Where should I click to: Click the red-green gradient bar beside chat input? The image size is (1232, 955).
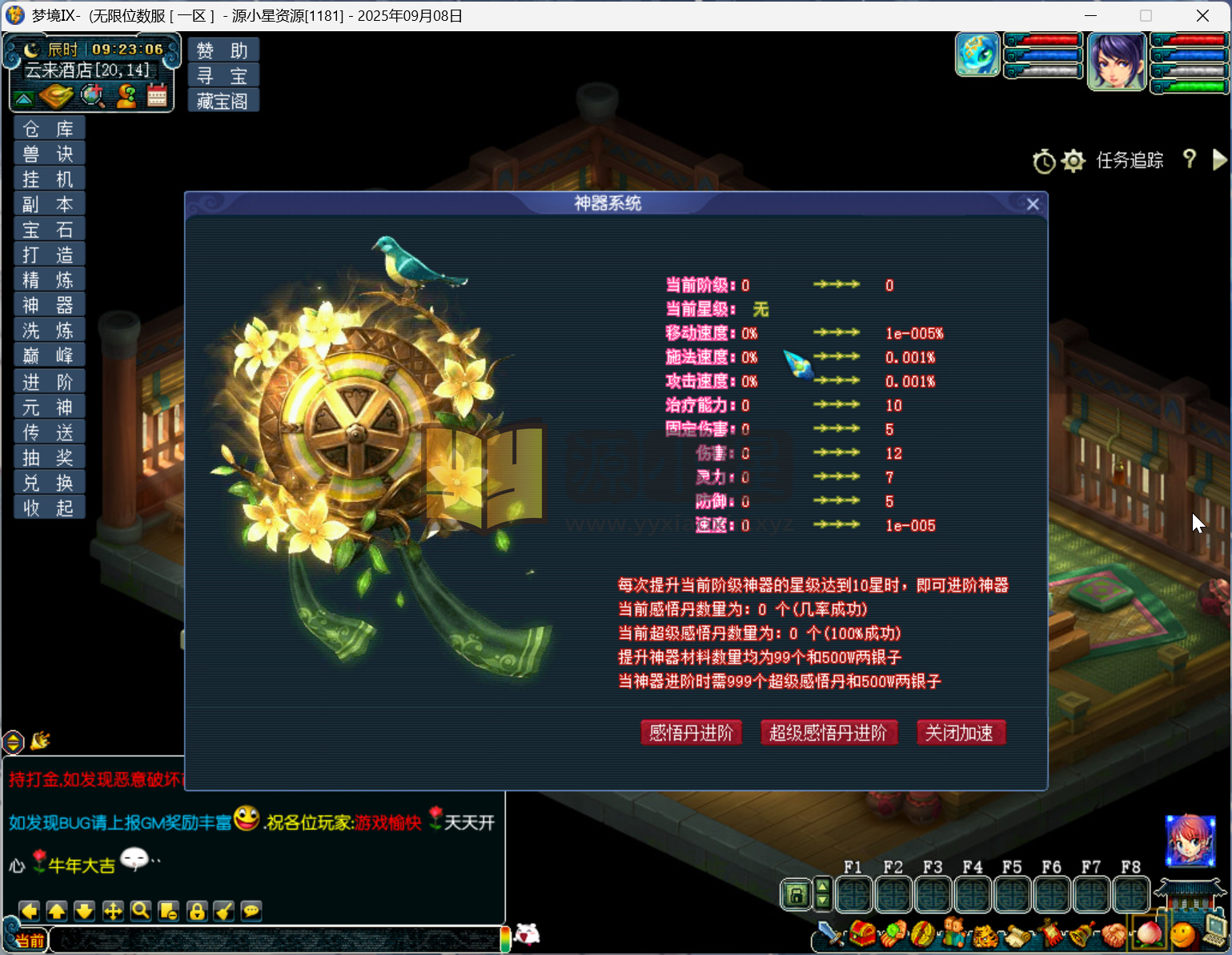click(506, 938)
